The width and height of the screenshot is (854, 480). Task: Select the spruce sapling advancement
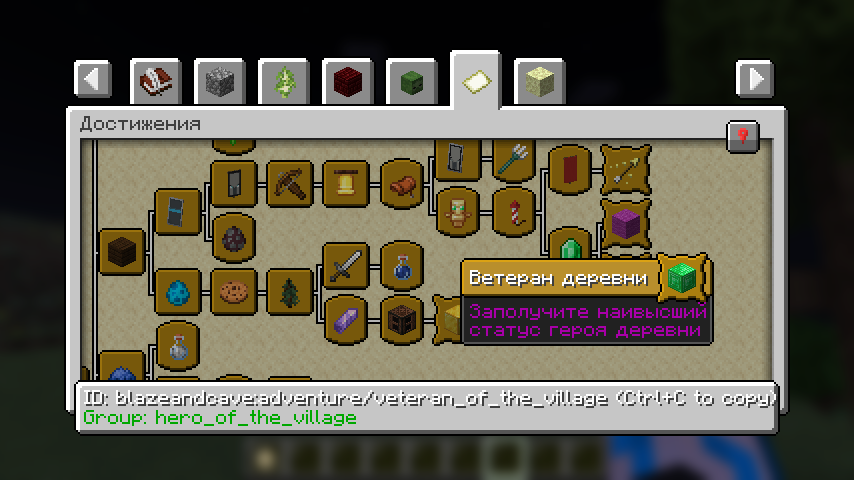(290, 291)
